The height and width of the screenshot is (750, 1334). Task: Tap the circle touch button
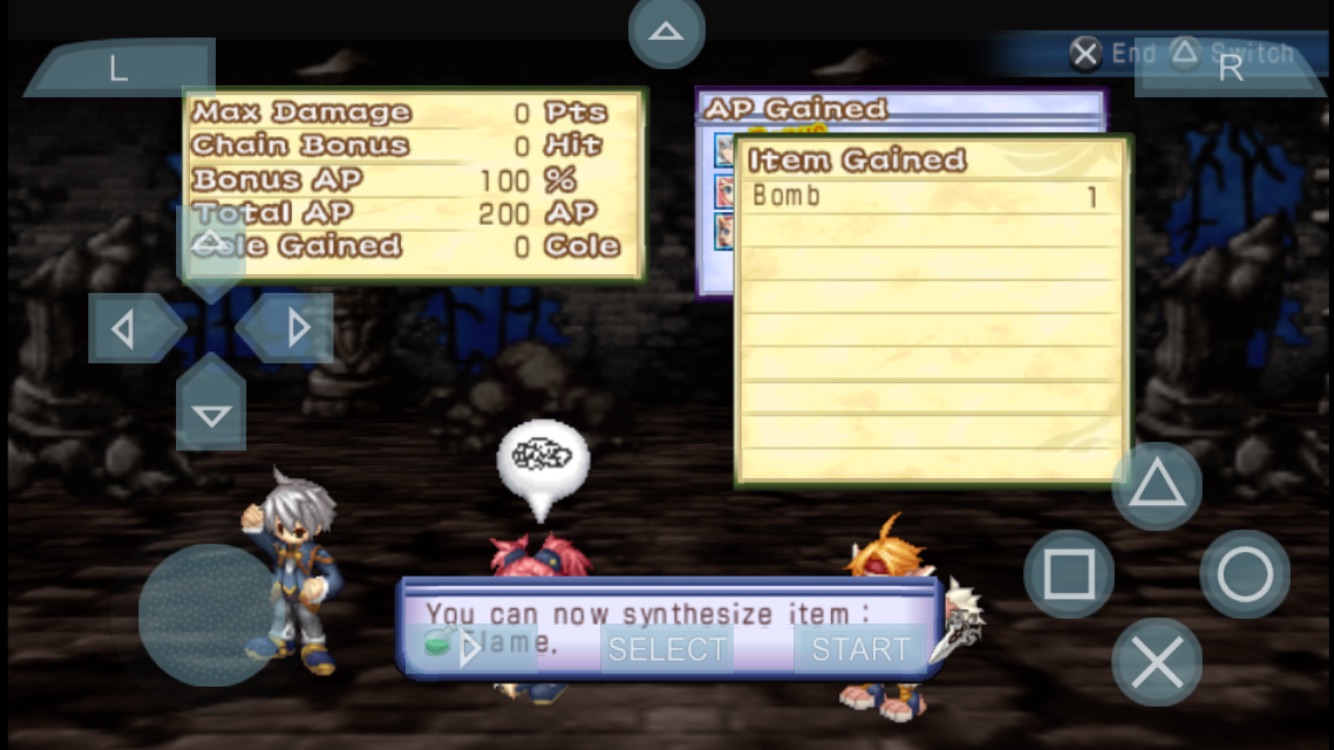[1245, 574]
